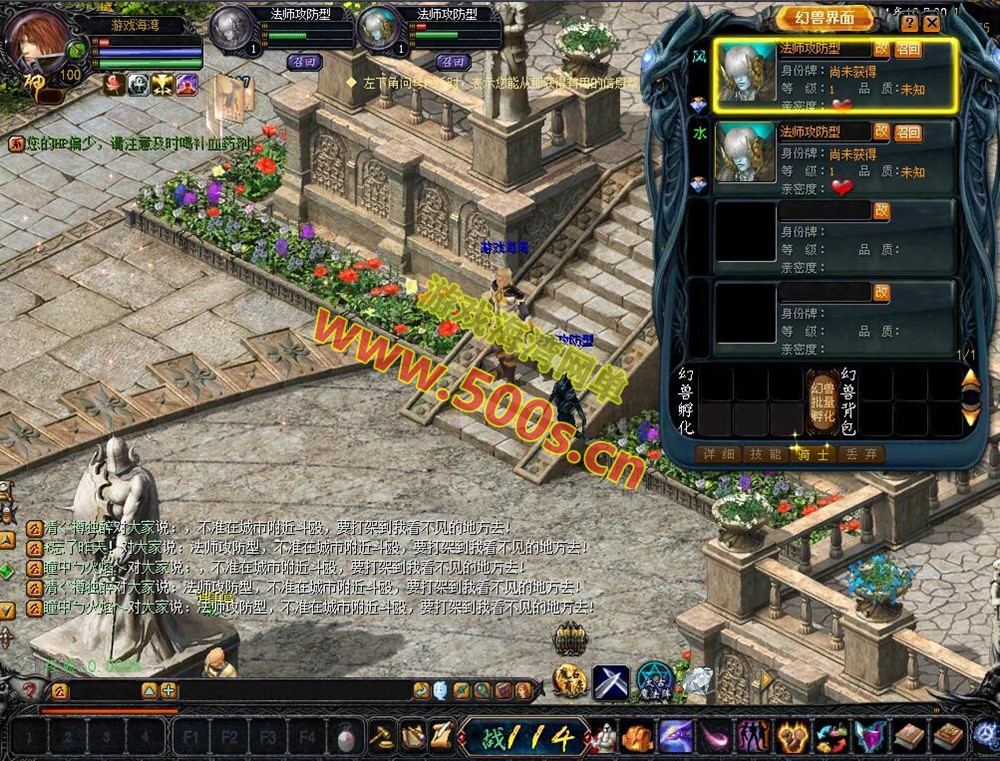
Task: Select the water pet 法师攻防型 portrait
Action: click(746, 153)
